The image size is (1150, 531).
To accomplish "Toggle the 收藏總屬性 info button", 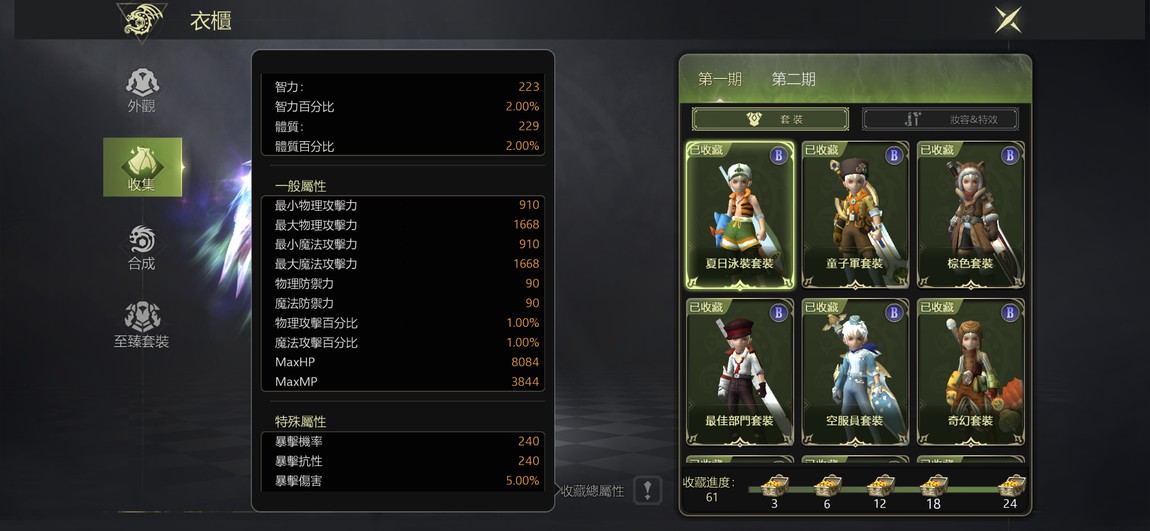I will pyautogui.click(x=647, y=490).
